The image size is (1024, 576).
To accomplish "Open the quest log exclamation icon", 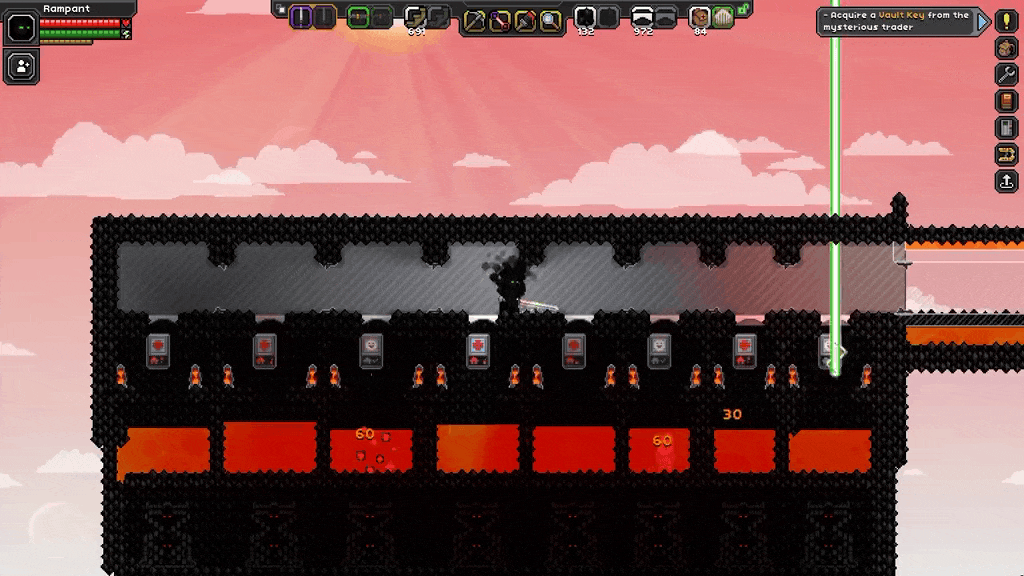I will [1006, 21].
